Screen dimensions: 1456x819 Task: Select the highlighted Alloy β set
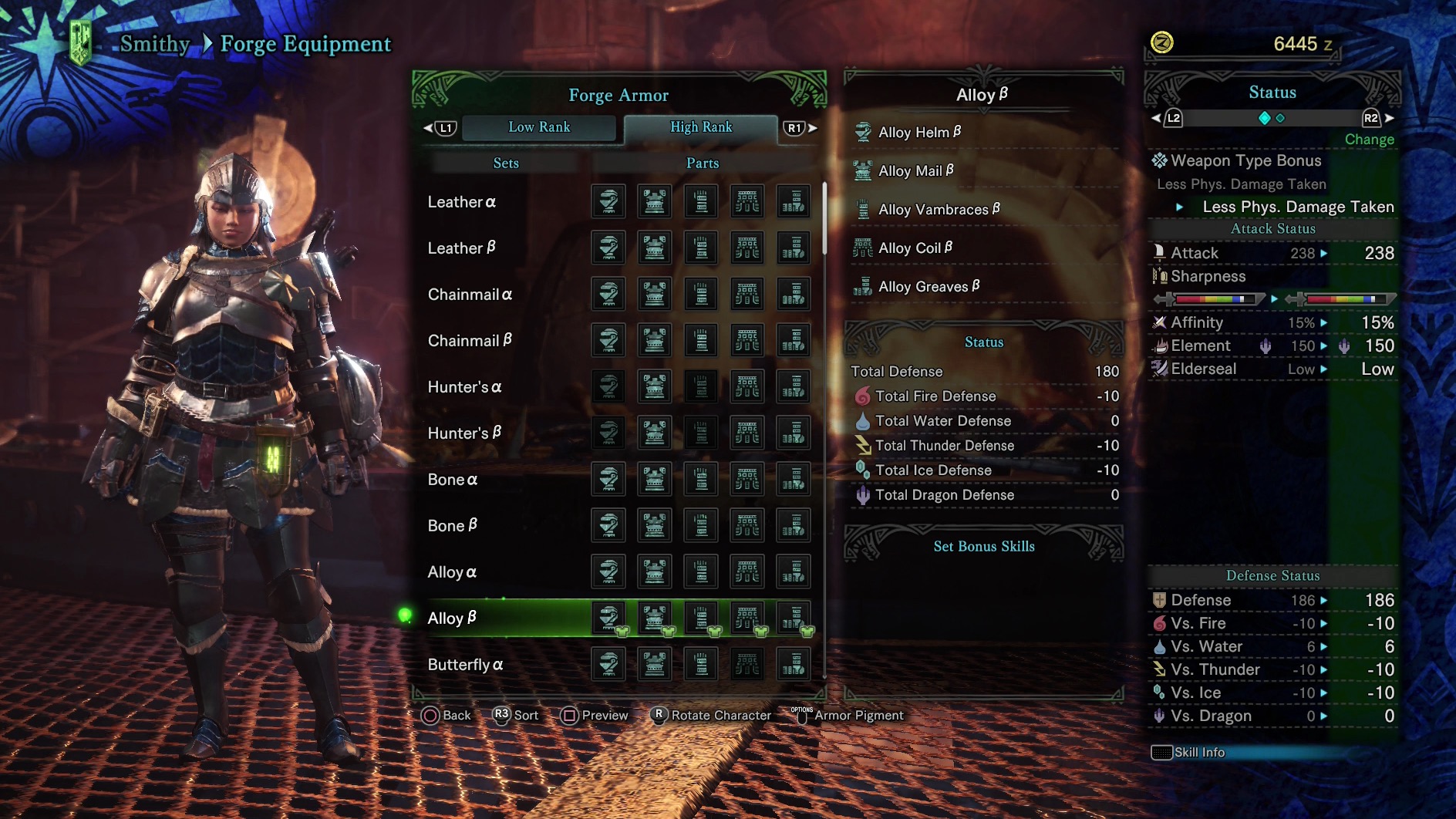coord(453,618)
